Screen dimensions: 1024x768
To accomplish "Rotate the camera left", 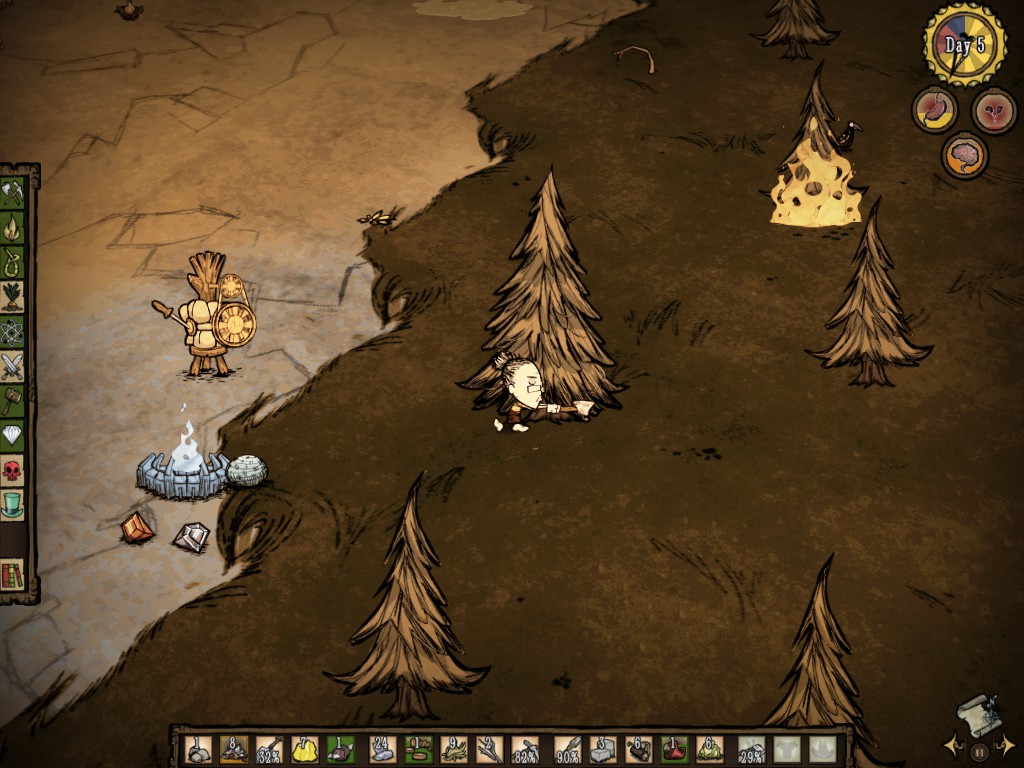I will [x=954, y=746].
